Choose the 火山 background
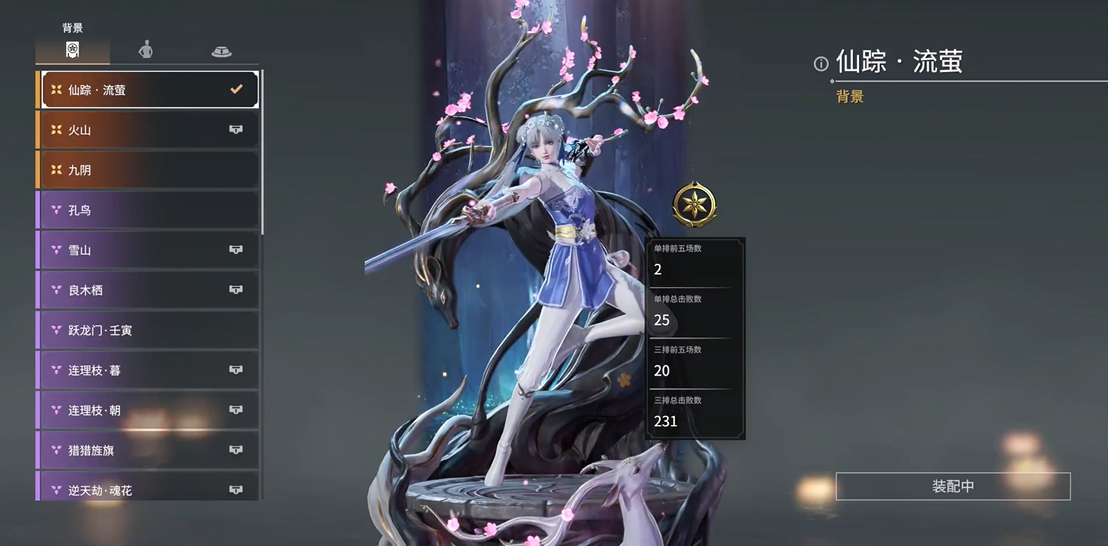Image resolution: width=1108 pixels, height=546 pixels. click(x=148, y=130)
